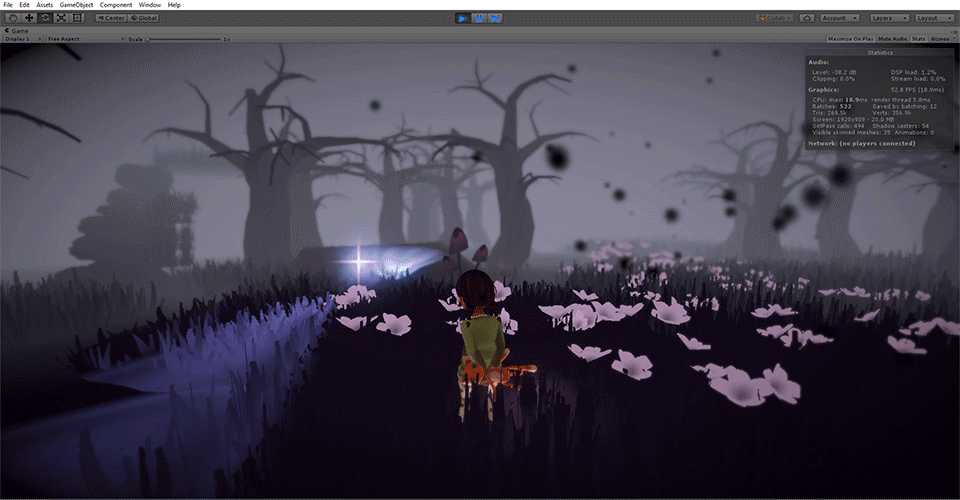Image resolution: width=960 pixels, height=500 pixels.
Task: Select the move tool with four arrows
Action: pos(29,18)
